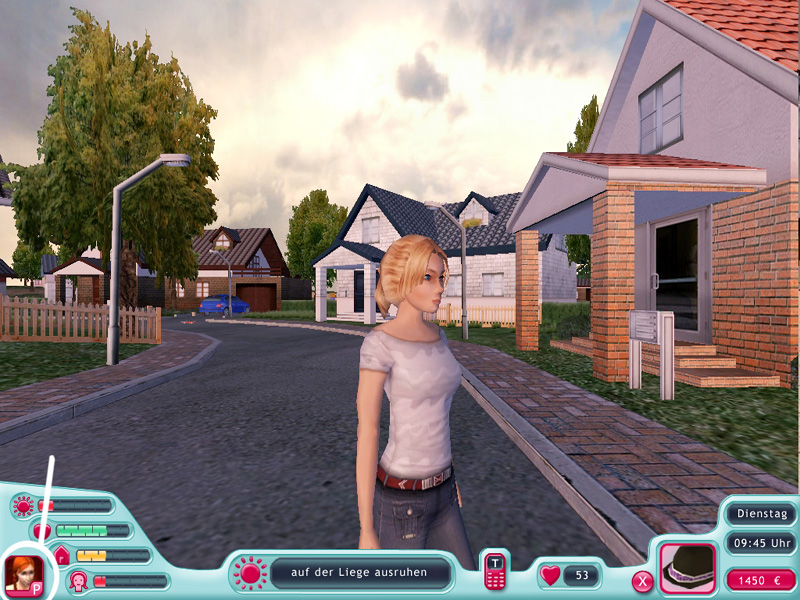This screenshot has width=800, height=600.
Task: Open the 1450 € money display
Action: coord(761,580)
